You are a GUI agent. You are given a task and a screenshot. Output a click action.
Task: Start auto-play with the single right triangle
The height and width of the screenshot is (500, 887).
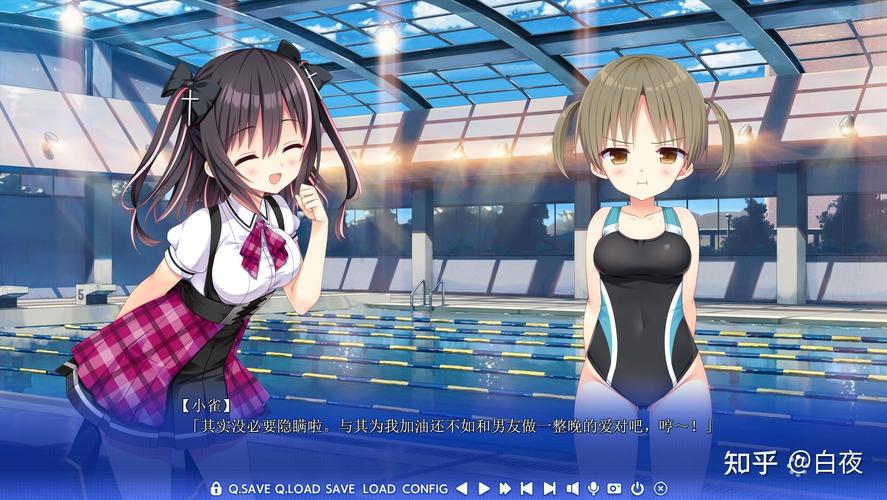[484, 488]
